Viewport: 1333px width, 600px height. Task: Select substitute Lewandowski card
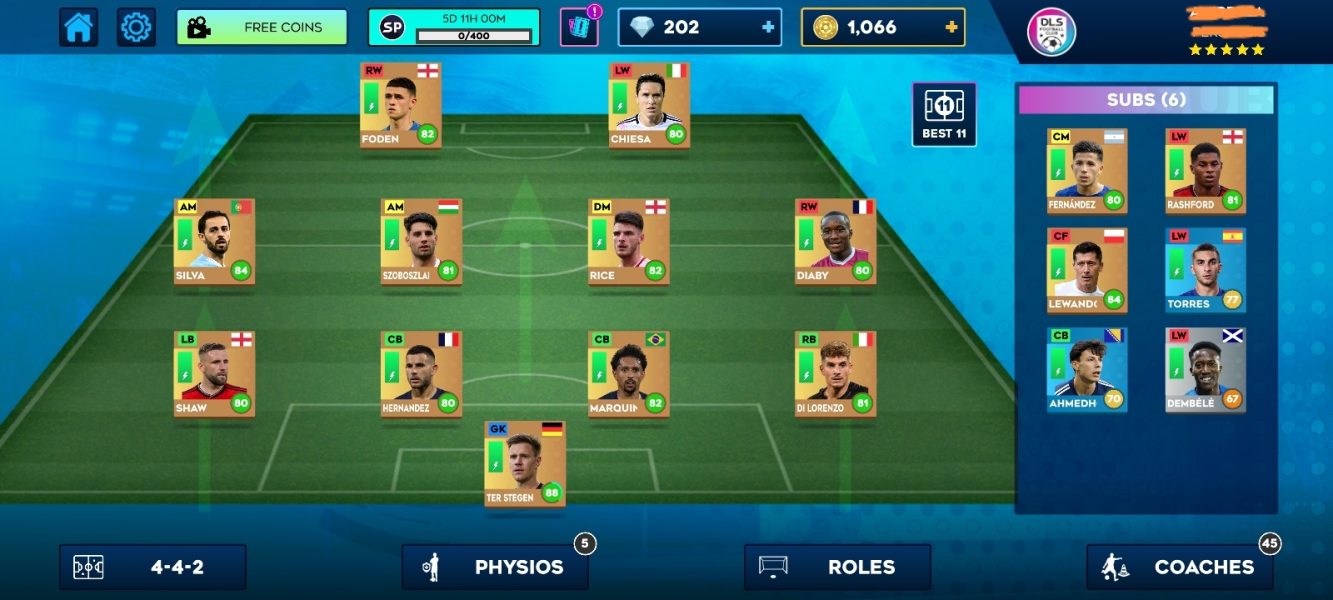click(x=1087, y=270)
